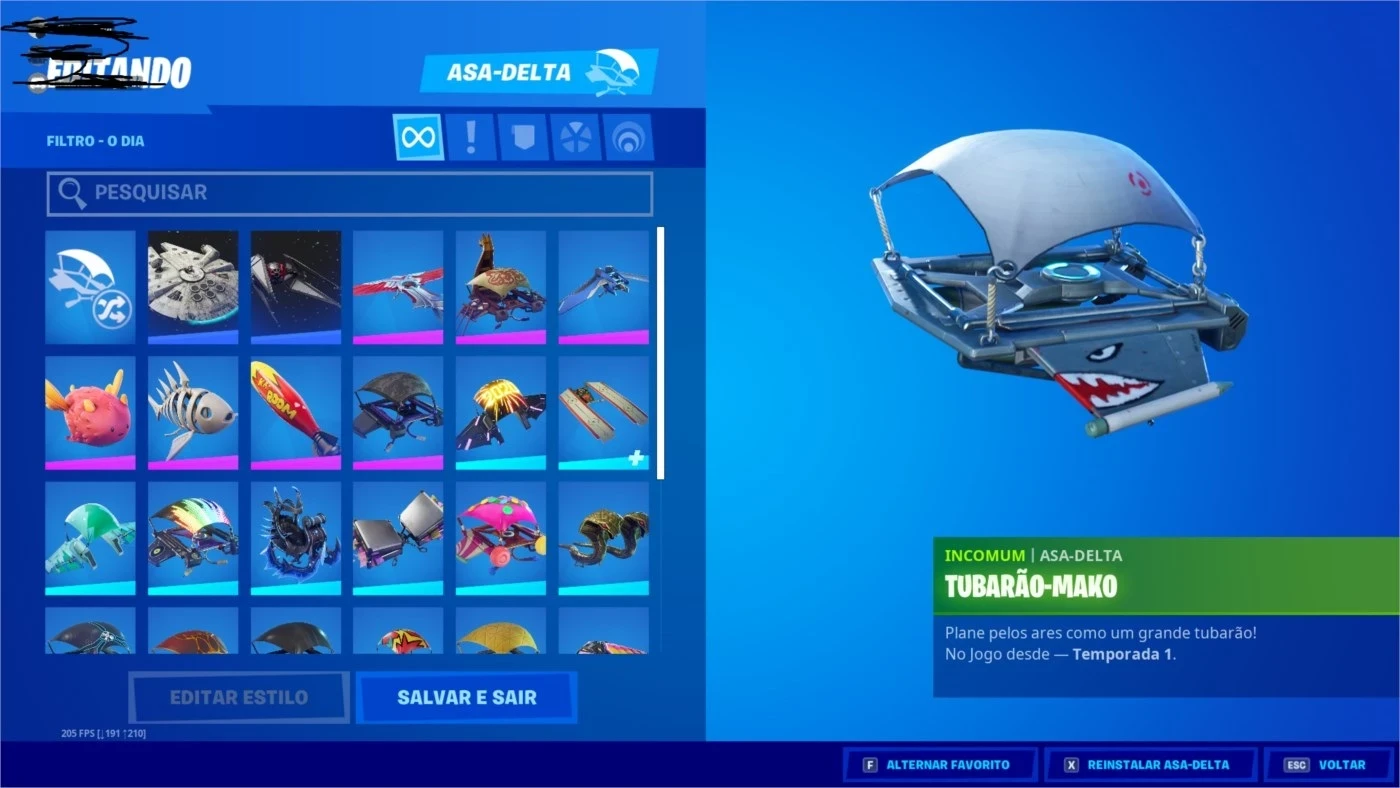Enable the infinity filter tab highlight
1400x788 pixels.
coord(418,136)
